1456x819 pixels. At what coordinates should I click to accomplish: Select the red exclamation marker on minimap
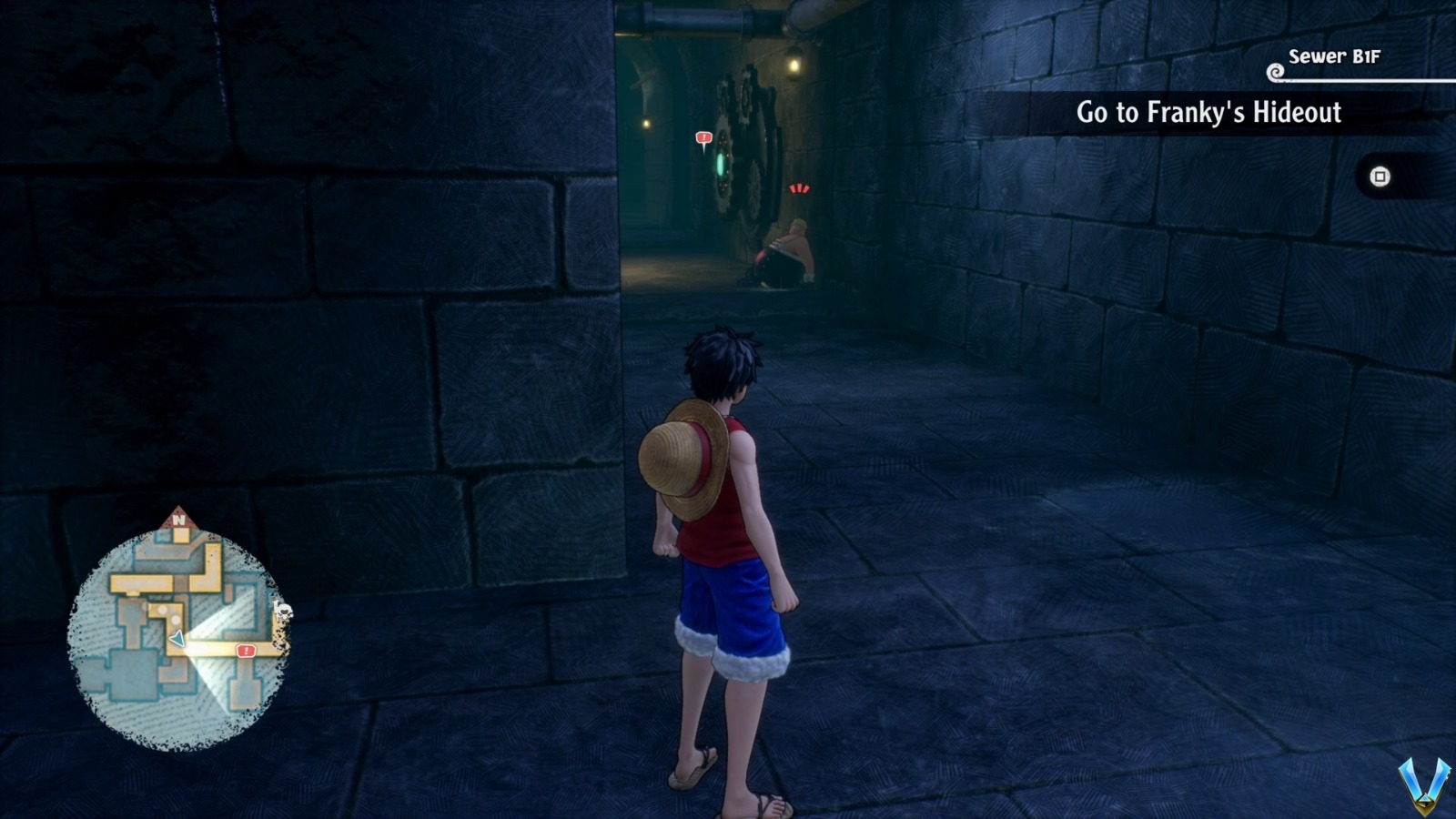coord(245,651)
